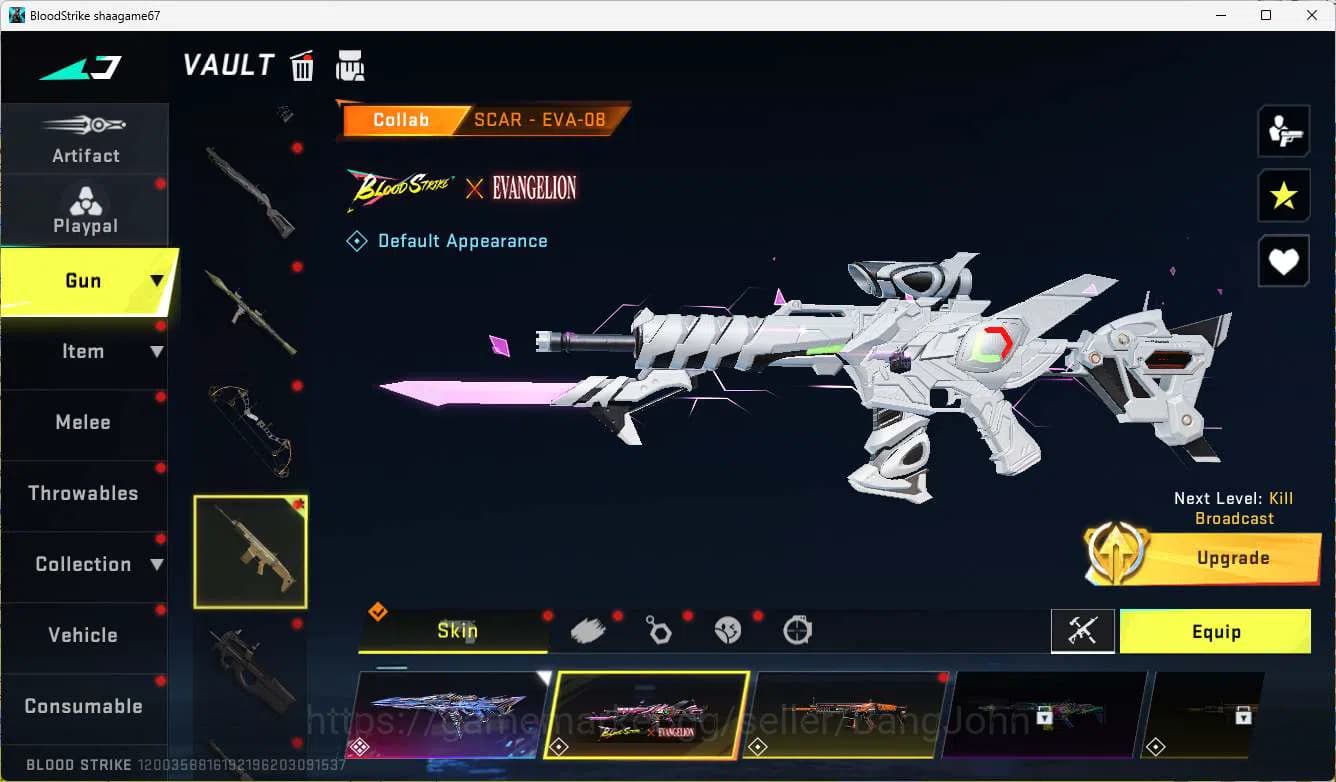This screenshot has width=1336, height=782.
Task: Open the spray paint customization icon
Action: click(x=588, y=629)
